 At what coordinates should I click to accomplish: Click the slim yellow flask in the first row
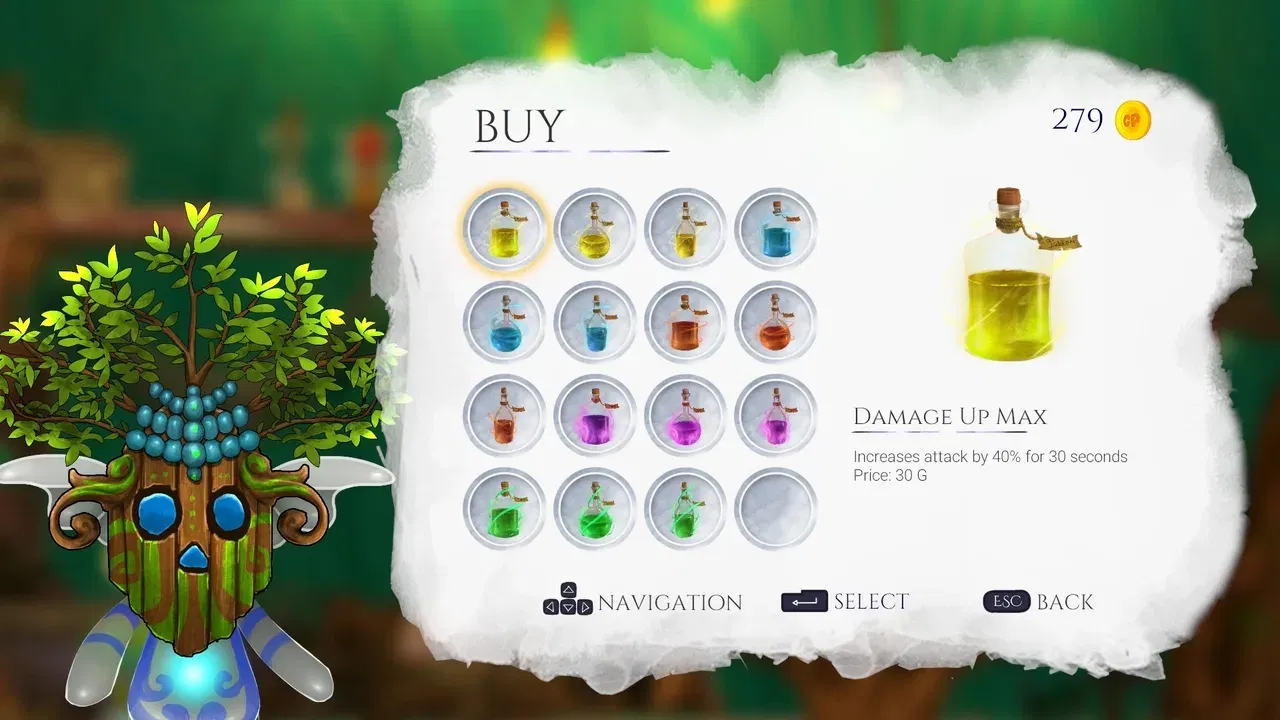[x=685, y=229]
